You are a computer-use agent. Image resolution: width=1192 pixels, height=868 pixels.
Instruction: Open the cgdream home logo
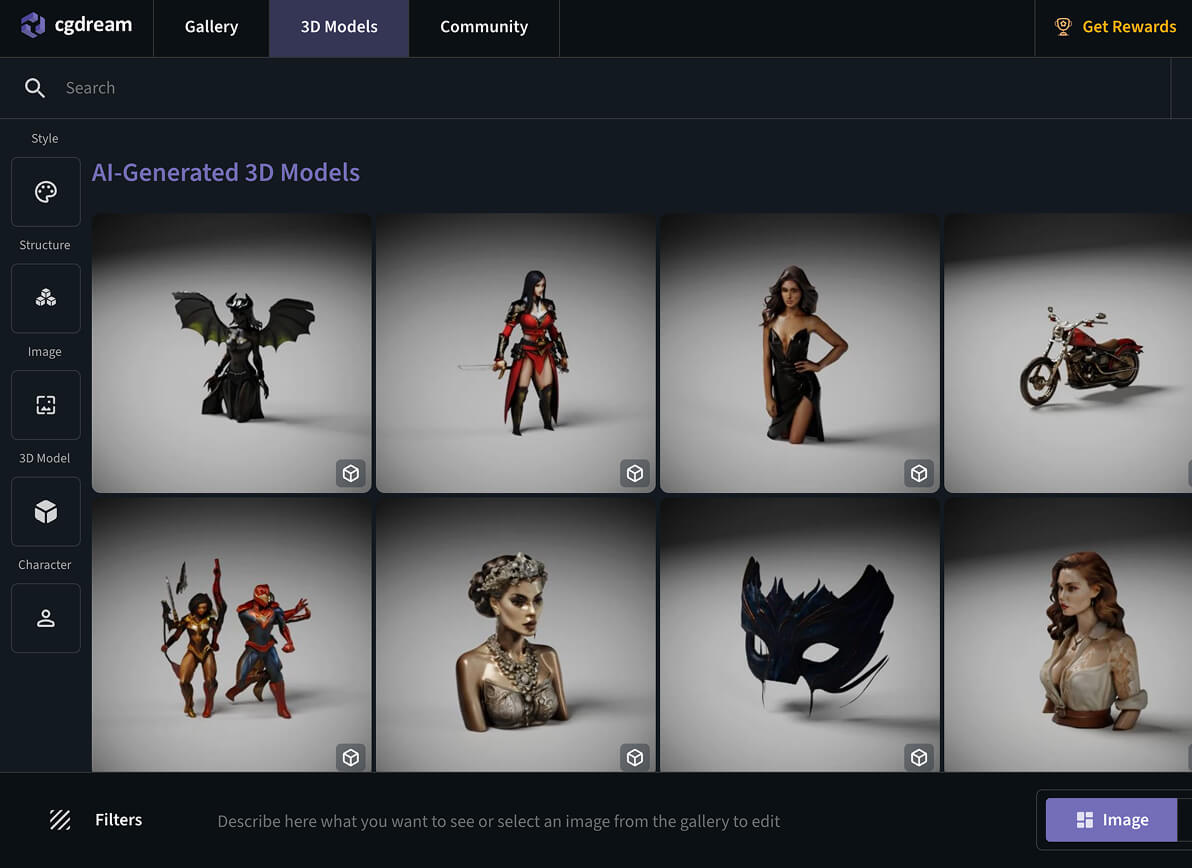(x=77, y=26)
